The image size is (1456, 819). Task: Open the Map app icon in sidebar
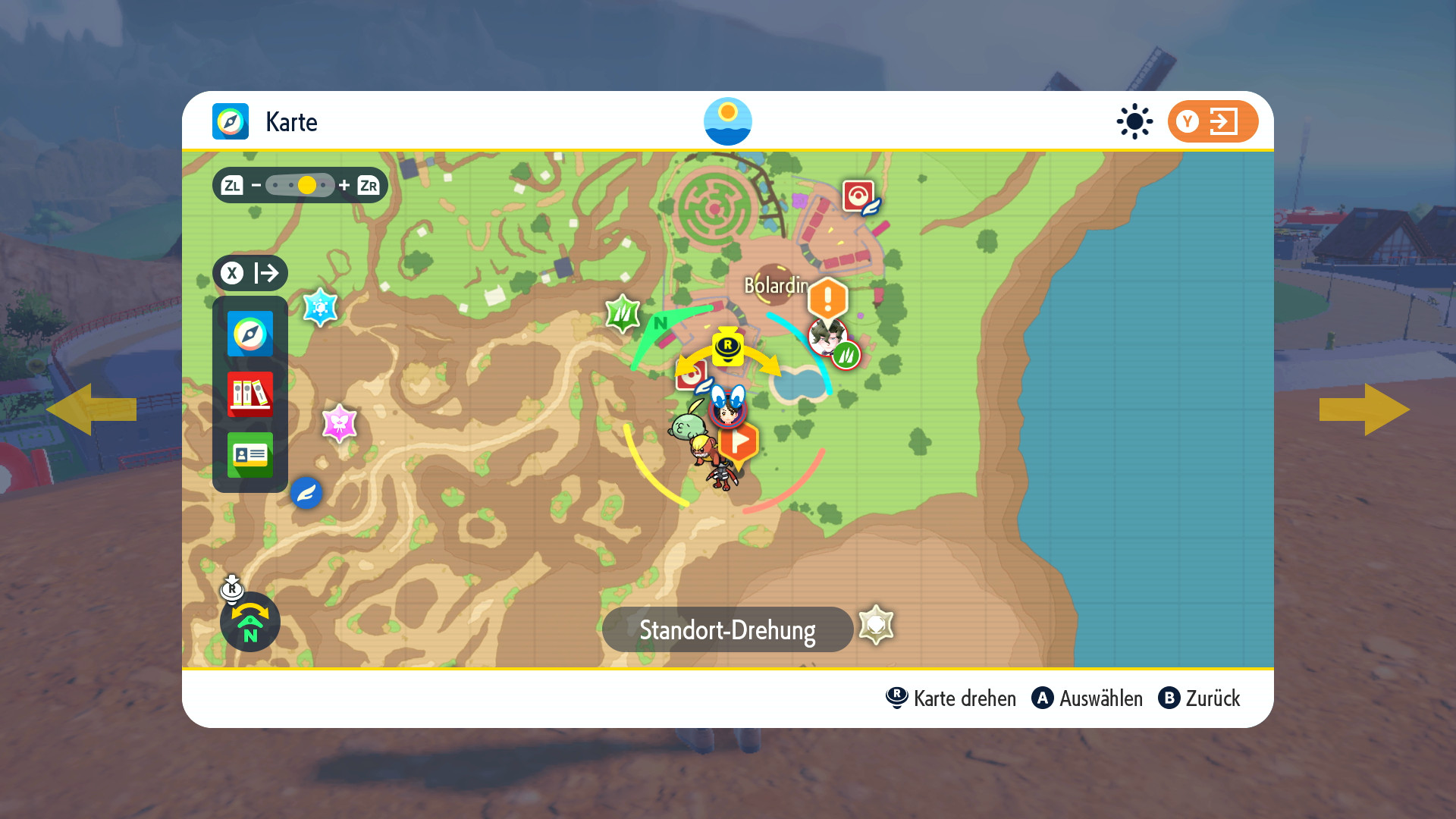[x=250, y=334]
